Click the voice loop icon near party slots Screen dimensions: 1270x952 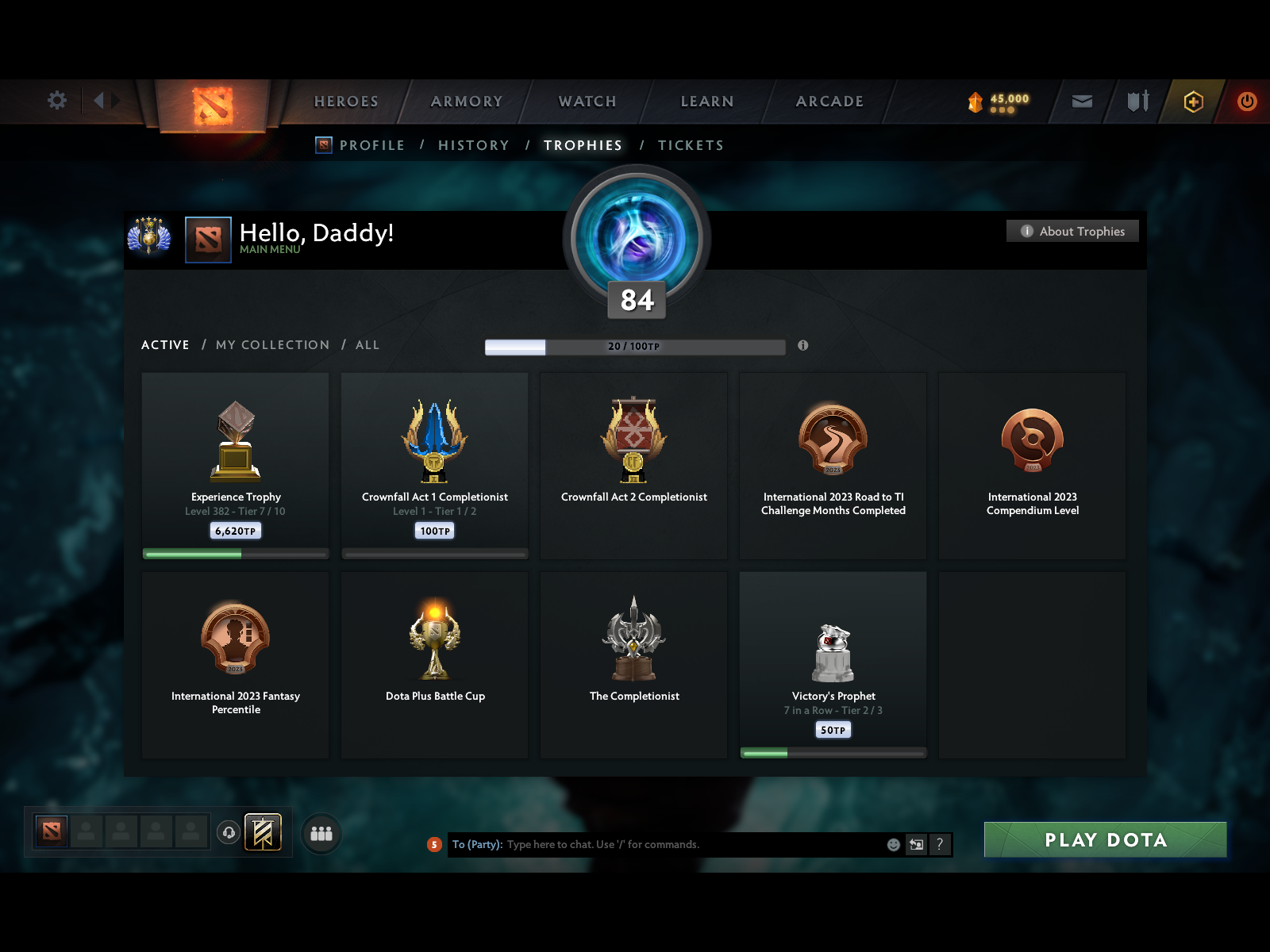point(229,832)
